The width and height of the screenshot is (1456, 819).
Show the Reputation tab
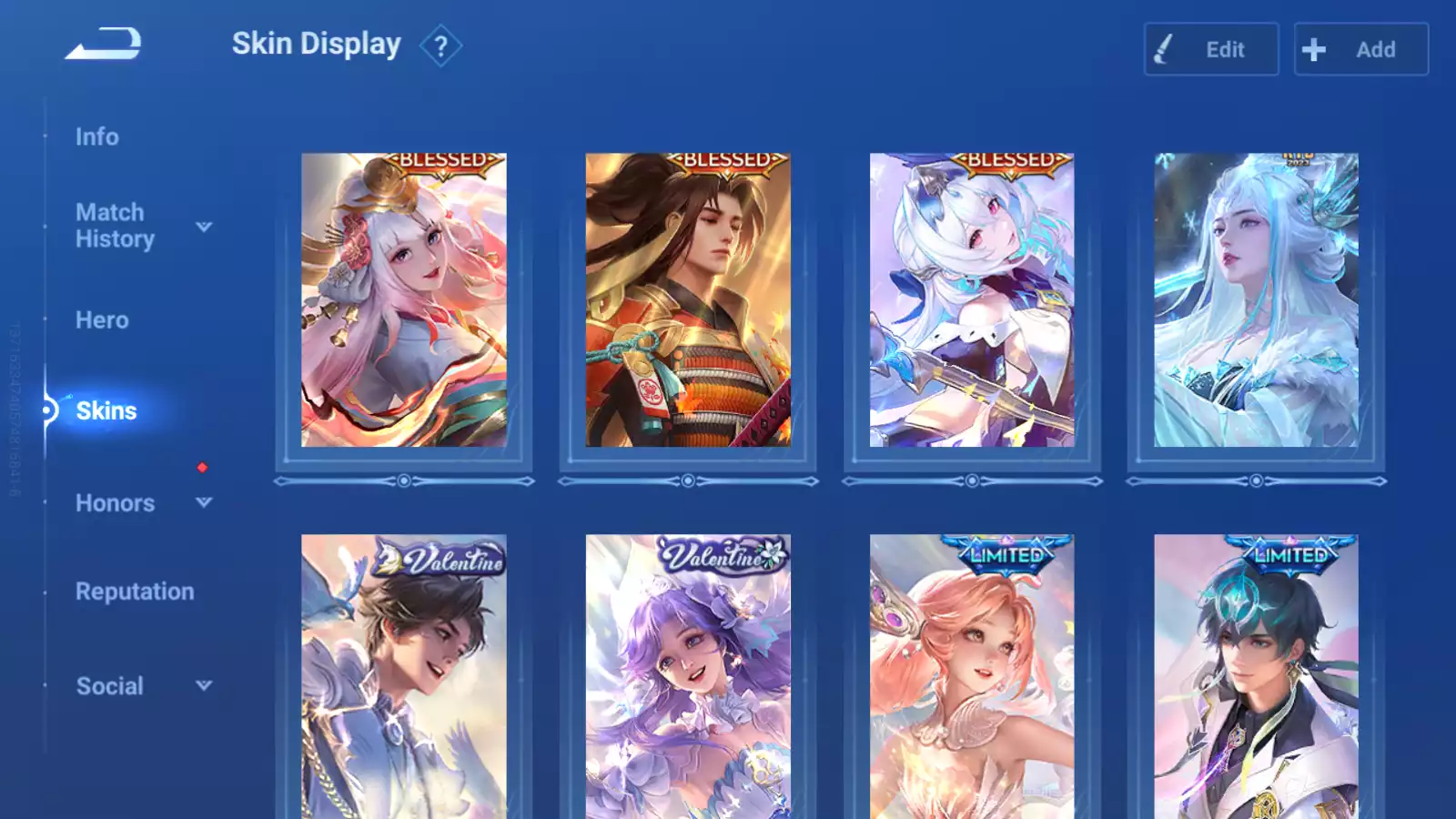click(x=135, y=591)
